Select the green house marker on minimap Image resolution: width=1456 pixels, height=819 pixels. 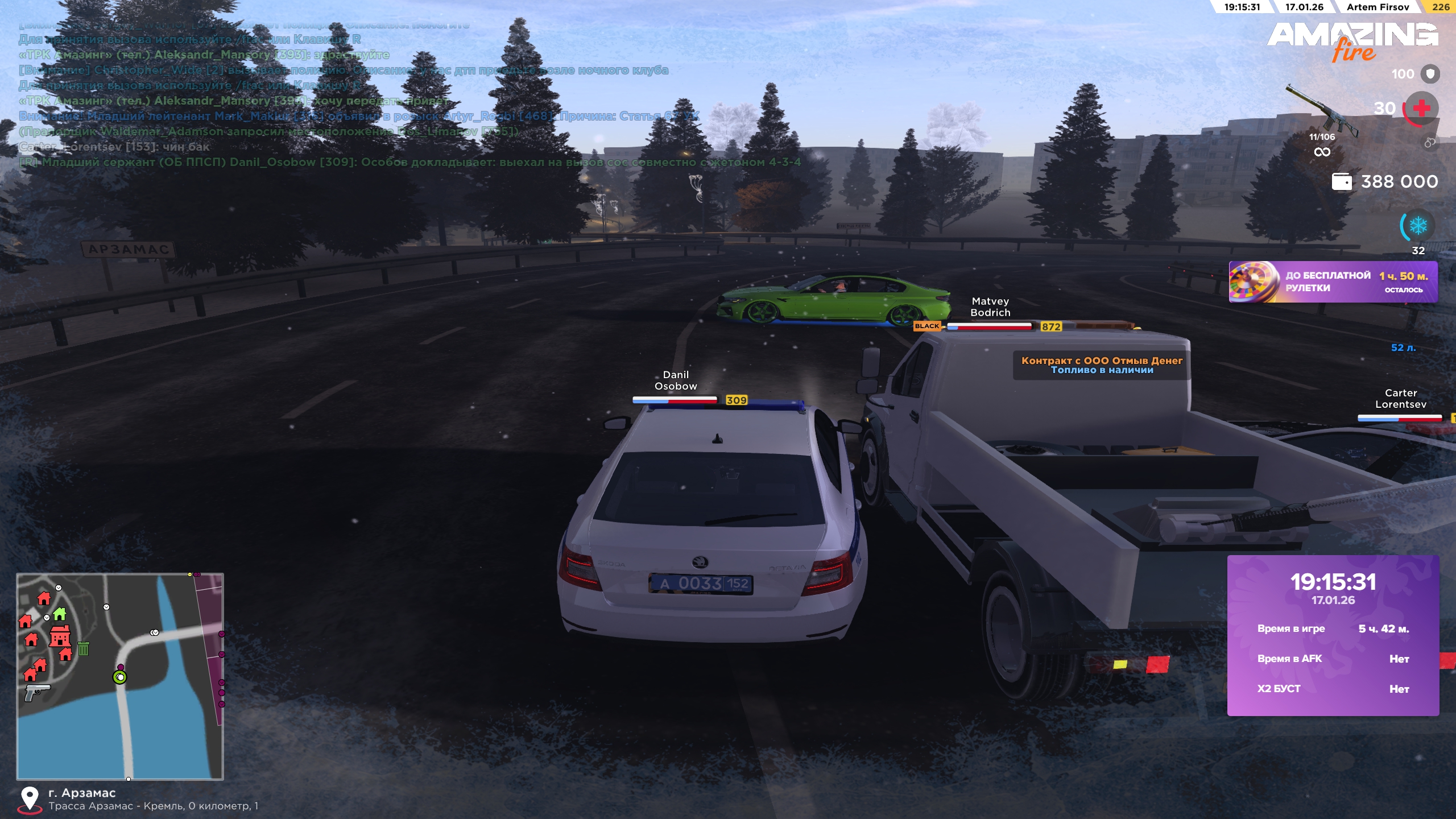coord(60,614)
